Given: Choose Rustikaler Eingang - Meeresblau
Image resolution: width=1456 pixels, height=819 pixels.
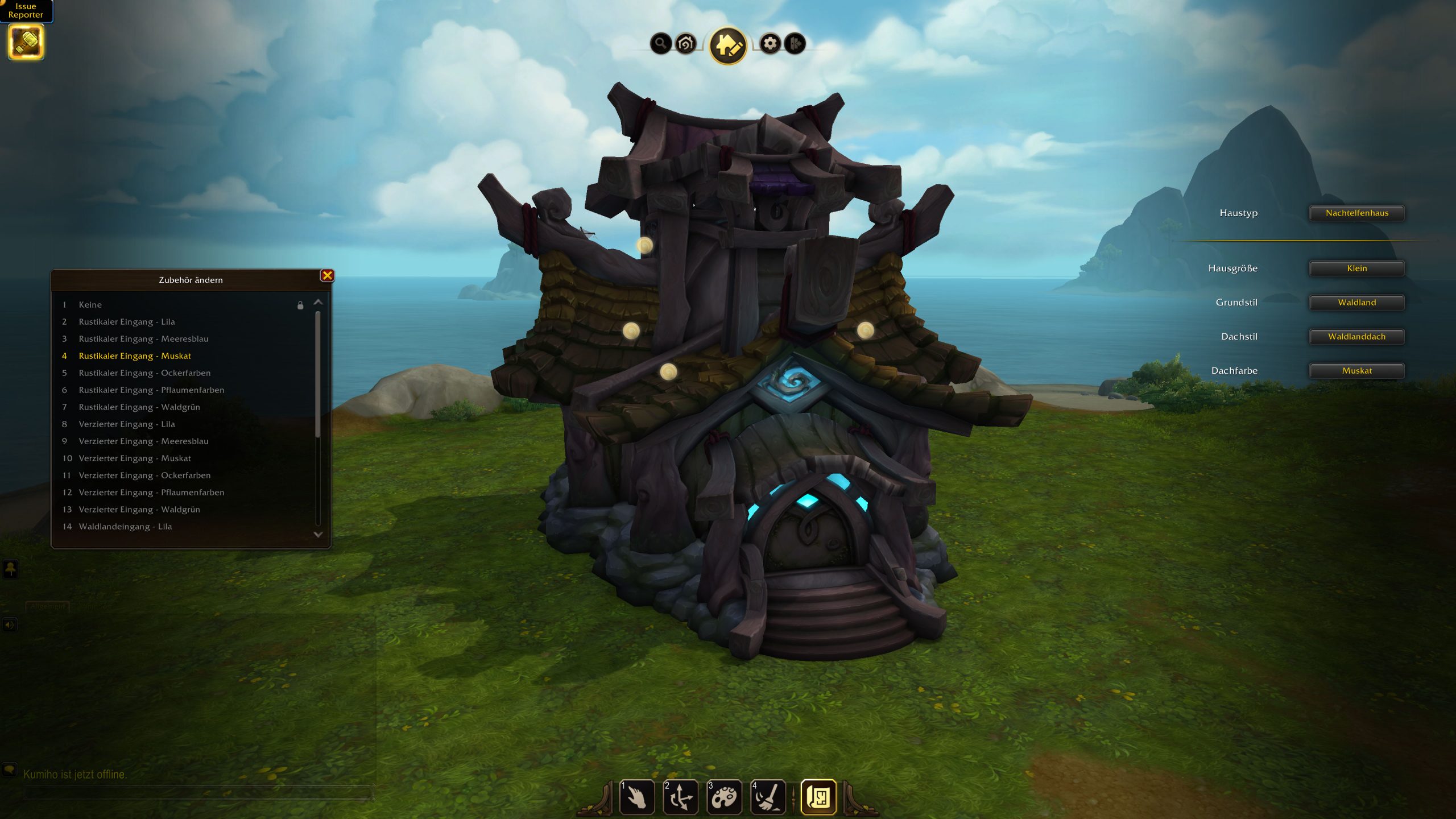Looking at the screenshot, I should (x=143, y=339).
